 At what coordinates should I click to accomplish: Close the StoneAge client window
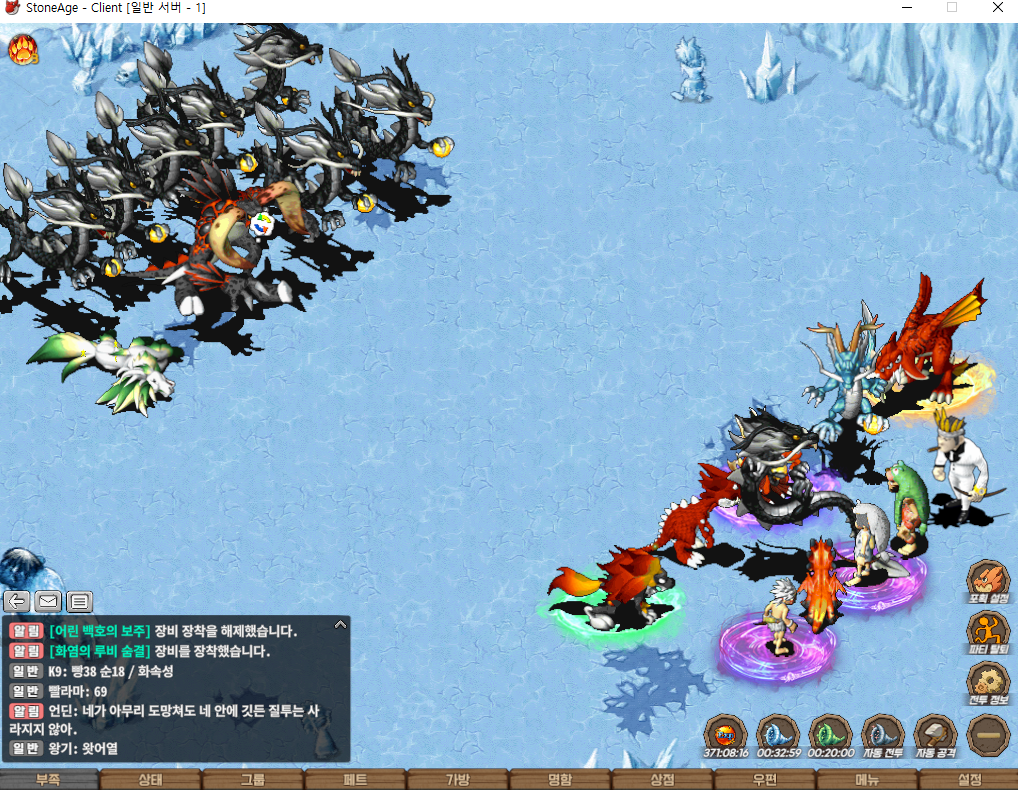(x=996, y=8)
